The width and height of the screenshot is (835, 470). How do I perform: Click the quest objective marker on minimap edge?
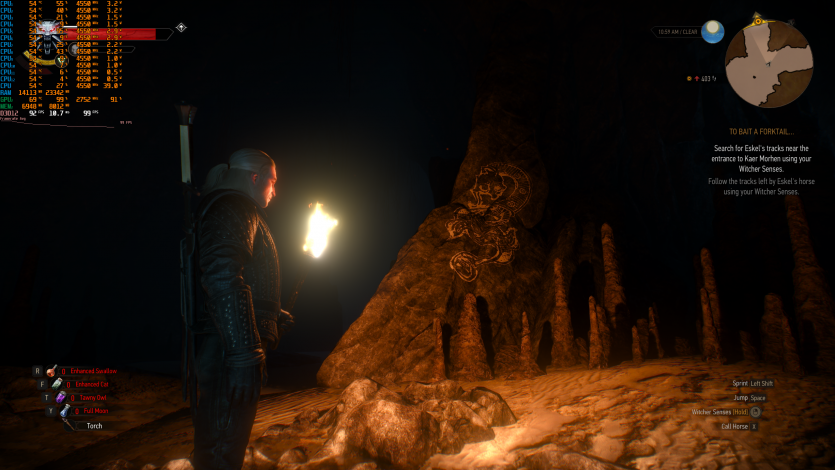759,19
